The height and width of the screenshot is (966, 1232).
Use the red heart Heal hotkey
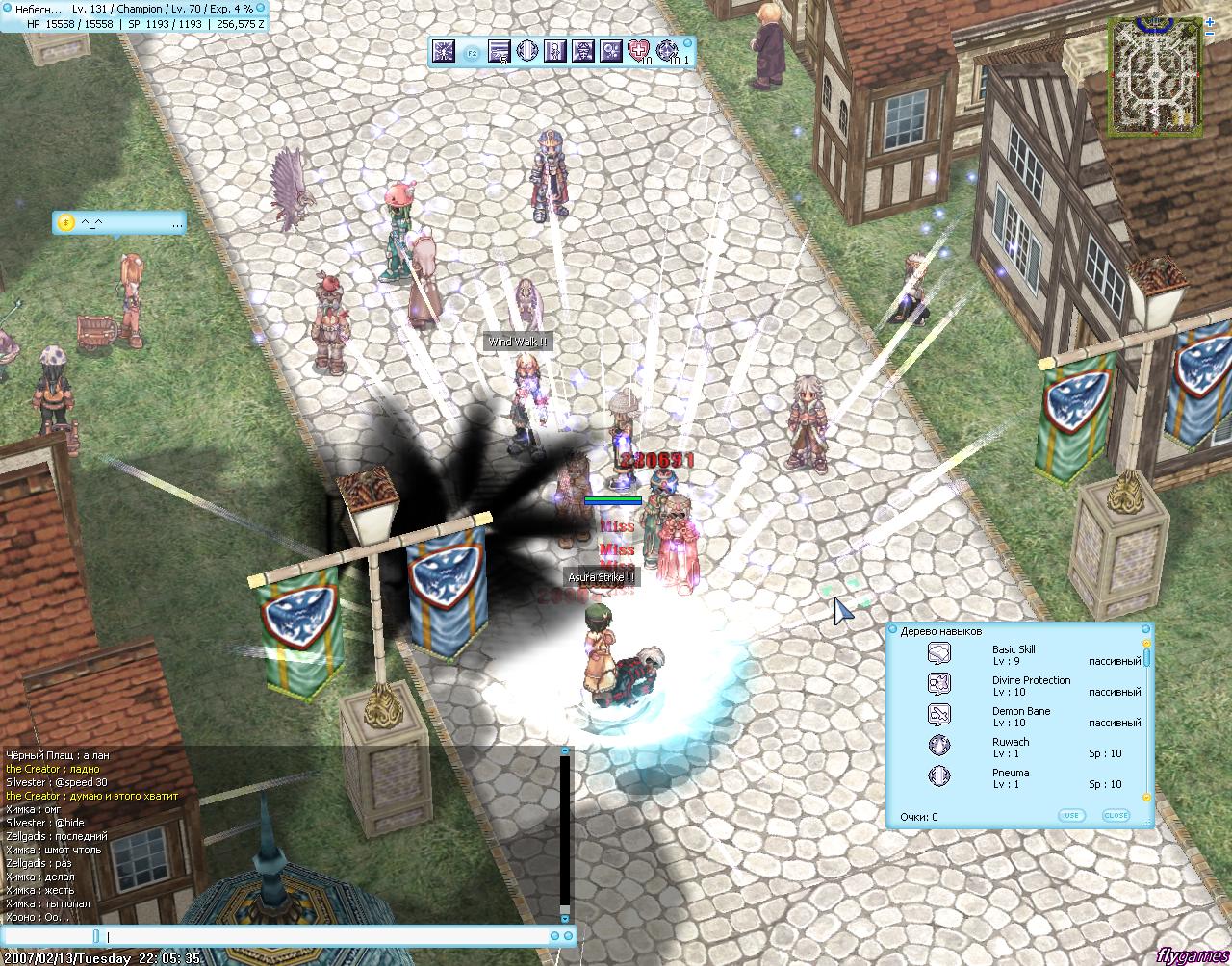(x=638, y=51)
